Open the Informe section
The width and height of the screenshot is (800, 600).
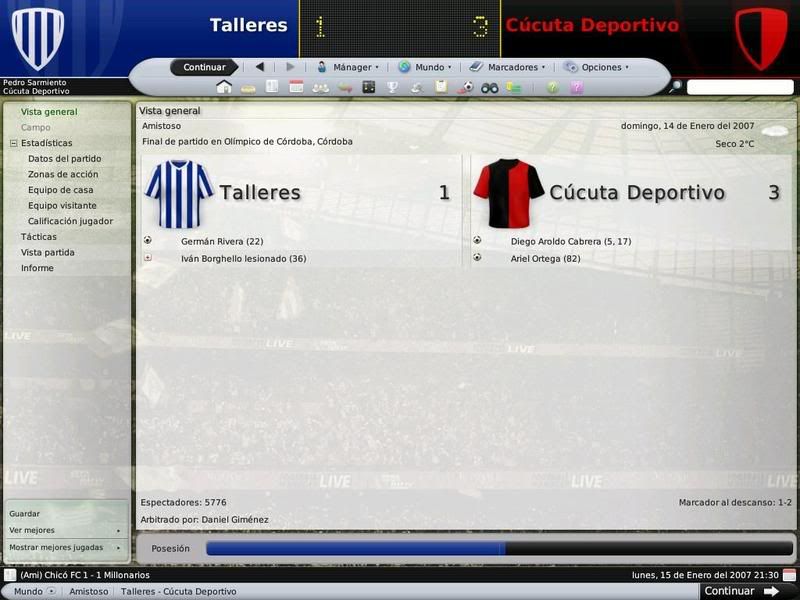37,268
